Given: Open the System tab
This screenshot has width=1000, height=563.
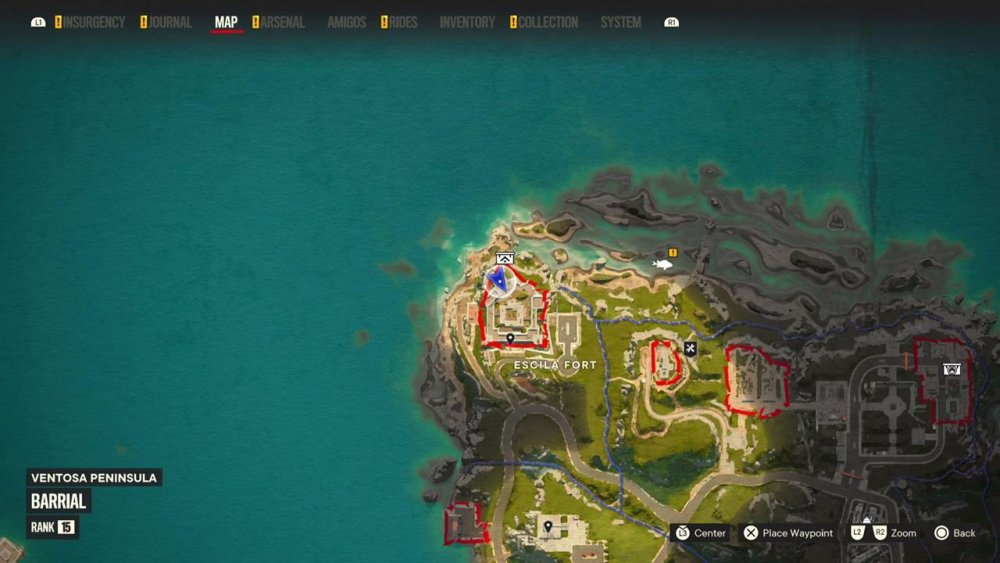Looking at the screenshot, I should pos(621,22).
